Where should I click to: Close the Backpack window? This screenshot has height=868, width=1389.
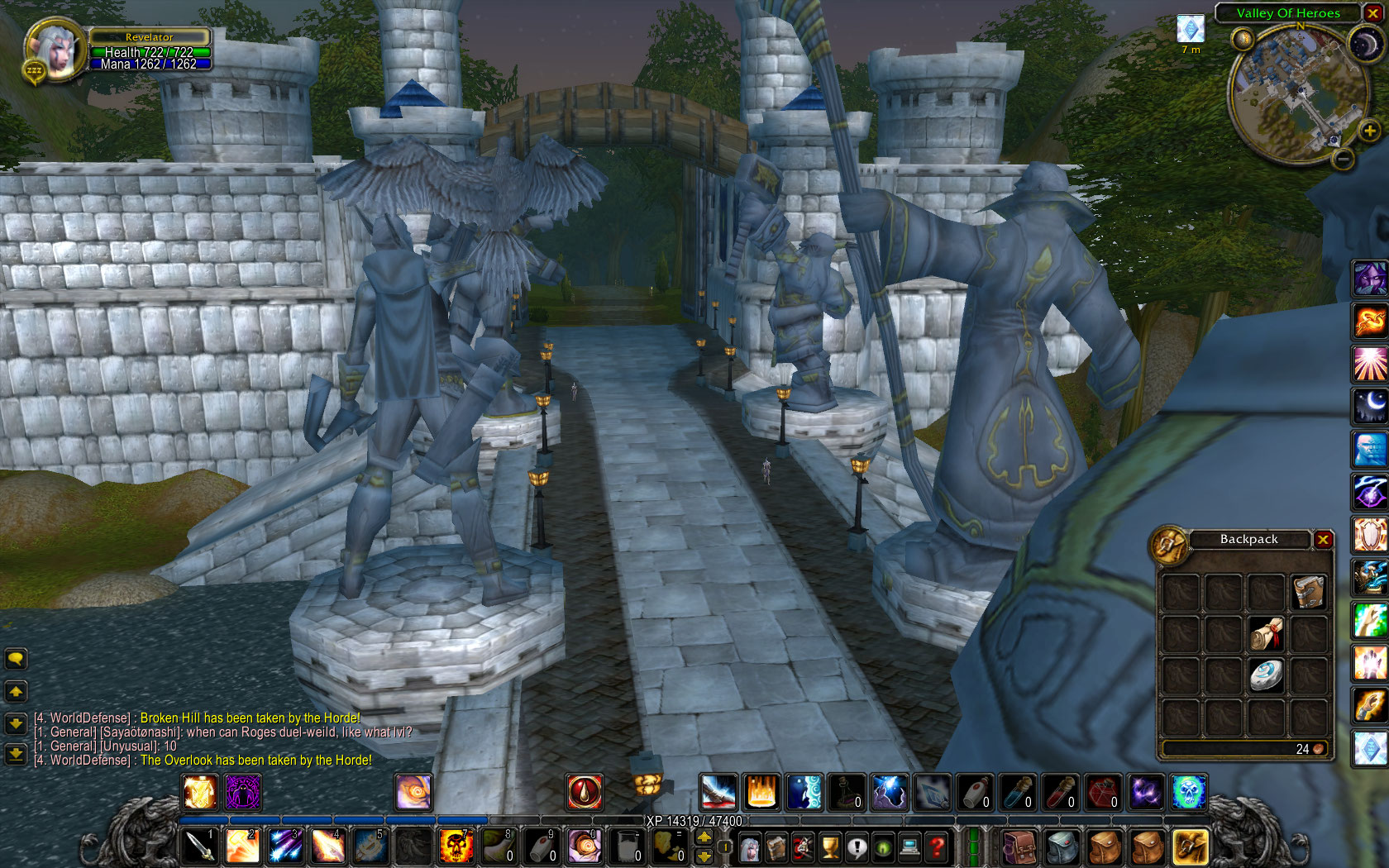click(1323, 540)
